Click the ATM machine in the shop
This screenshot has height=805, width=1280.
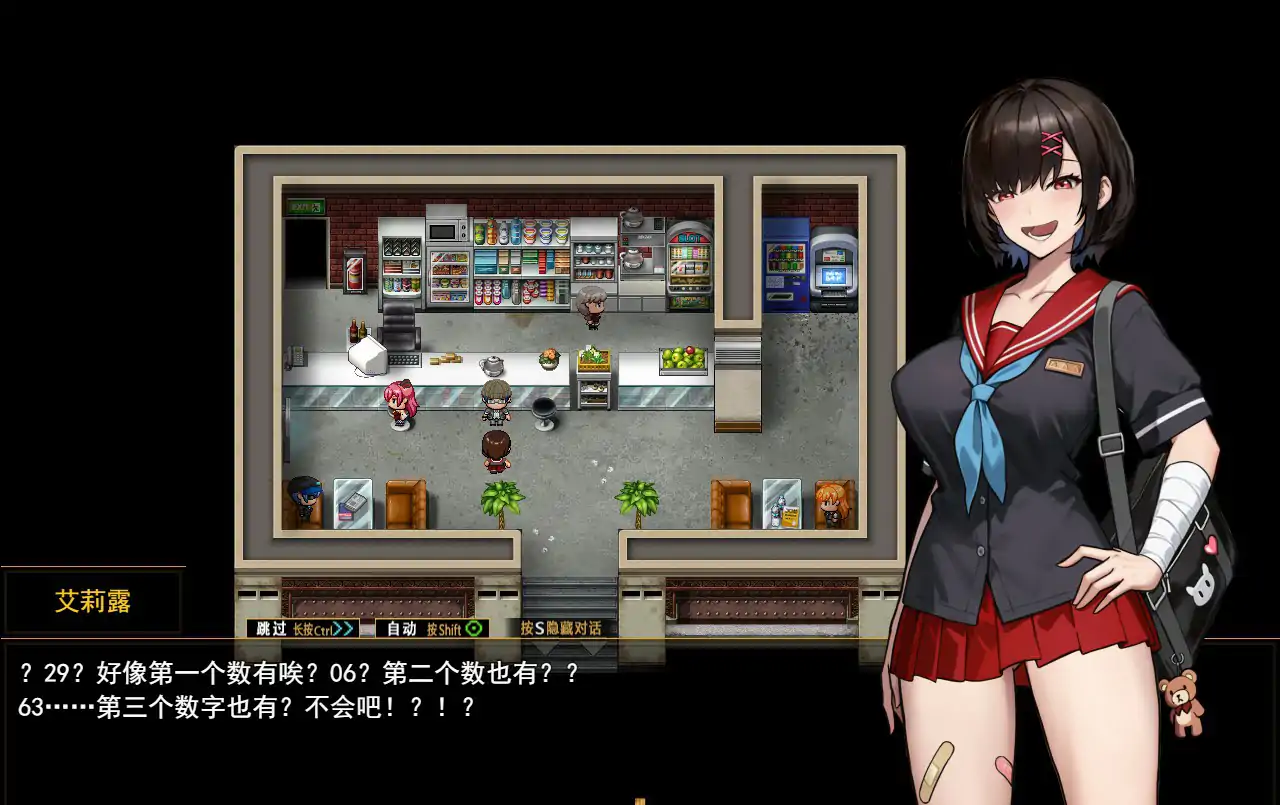[832, 267]
